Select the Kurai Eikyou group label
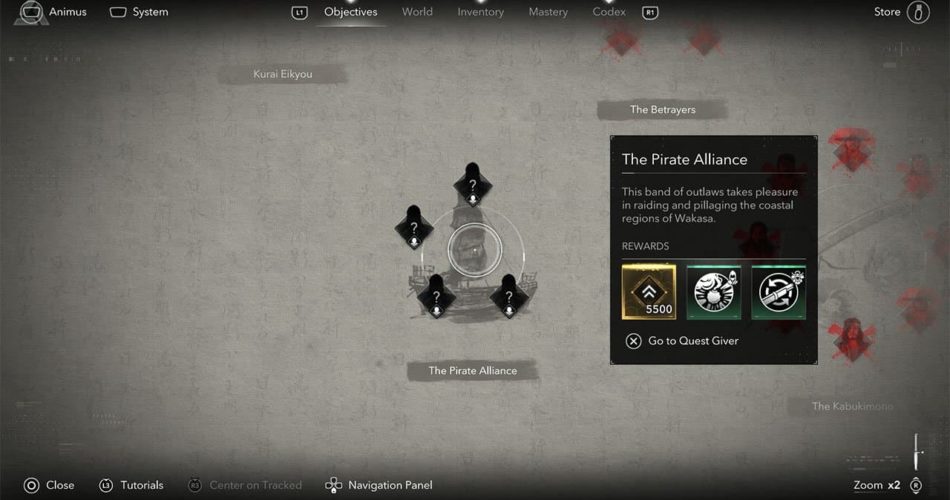Screen dimensions: 950x500 [284, 75]
